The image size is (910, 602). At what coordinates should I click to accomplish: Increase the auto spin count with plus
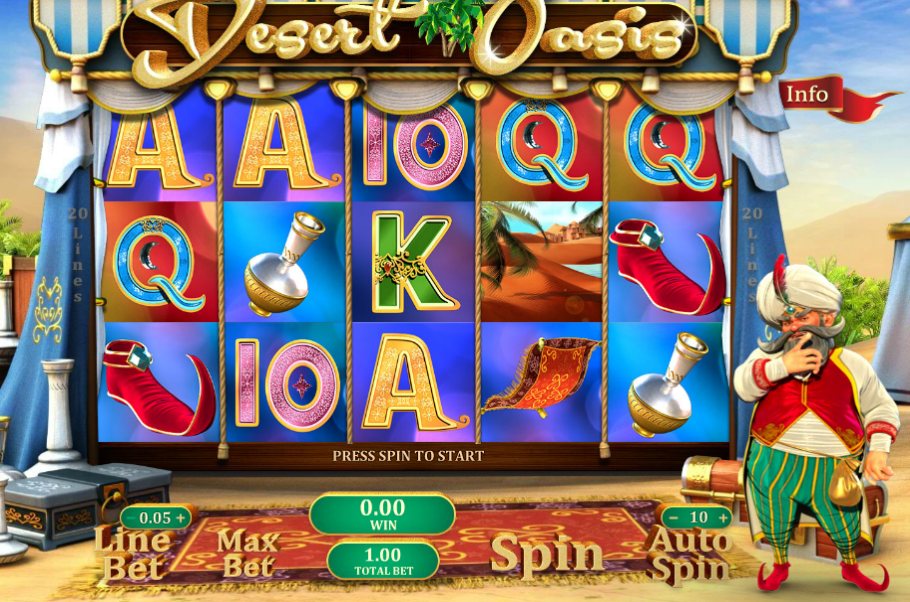[722, 517]
